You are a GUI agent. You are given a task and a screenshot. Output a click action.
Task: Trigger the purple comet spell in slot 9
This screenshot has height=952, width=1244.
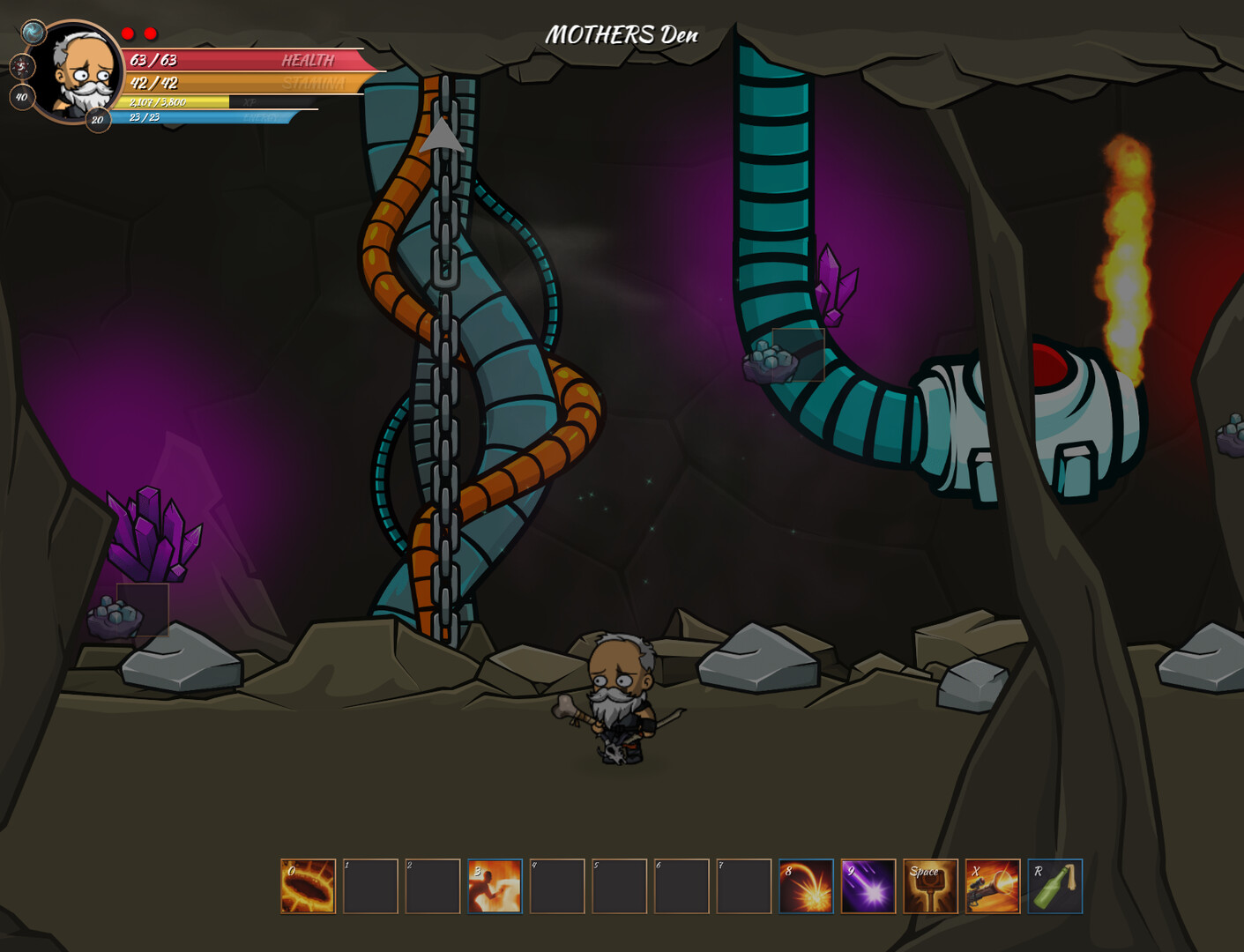click(x=868, y=886)
